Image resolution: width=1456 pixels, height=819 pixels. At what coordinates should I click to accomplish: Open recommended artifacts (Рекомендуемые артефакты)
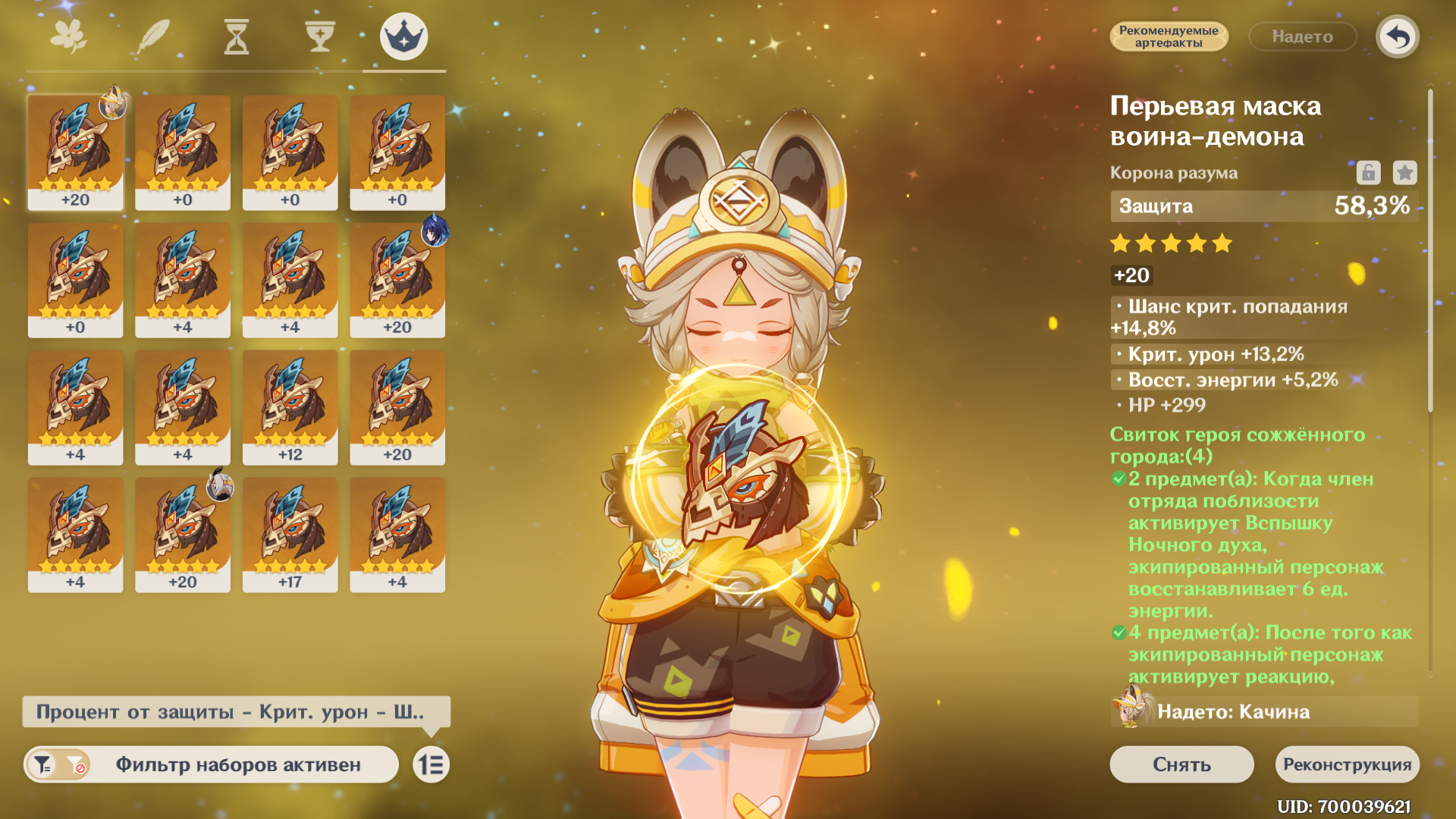click(x=1168, y=36)
